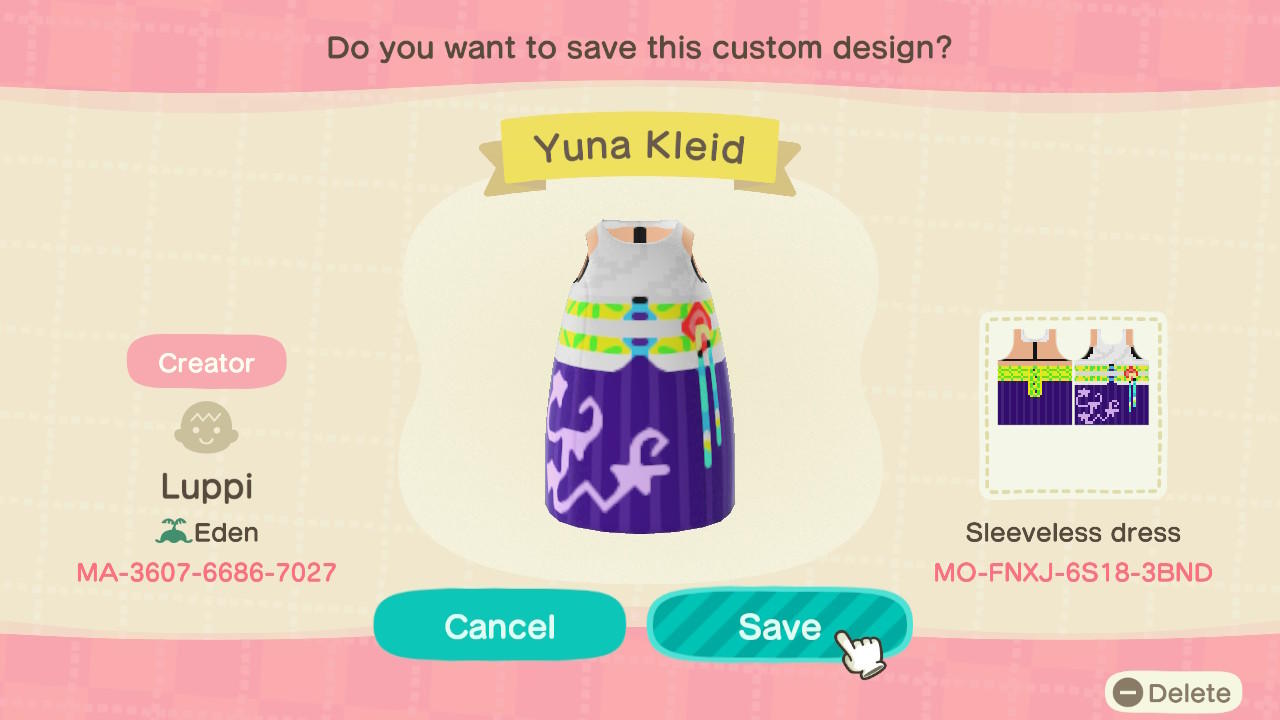Image resolution: width=1280 pixels, height=720 pixels.
Task: Click the dashed design pattern card
Action: click(x=1073, y=405)
